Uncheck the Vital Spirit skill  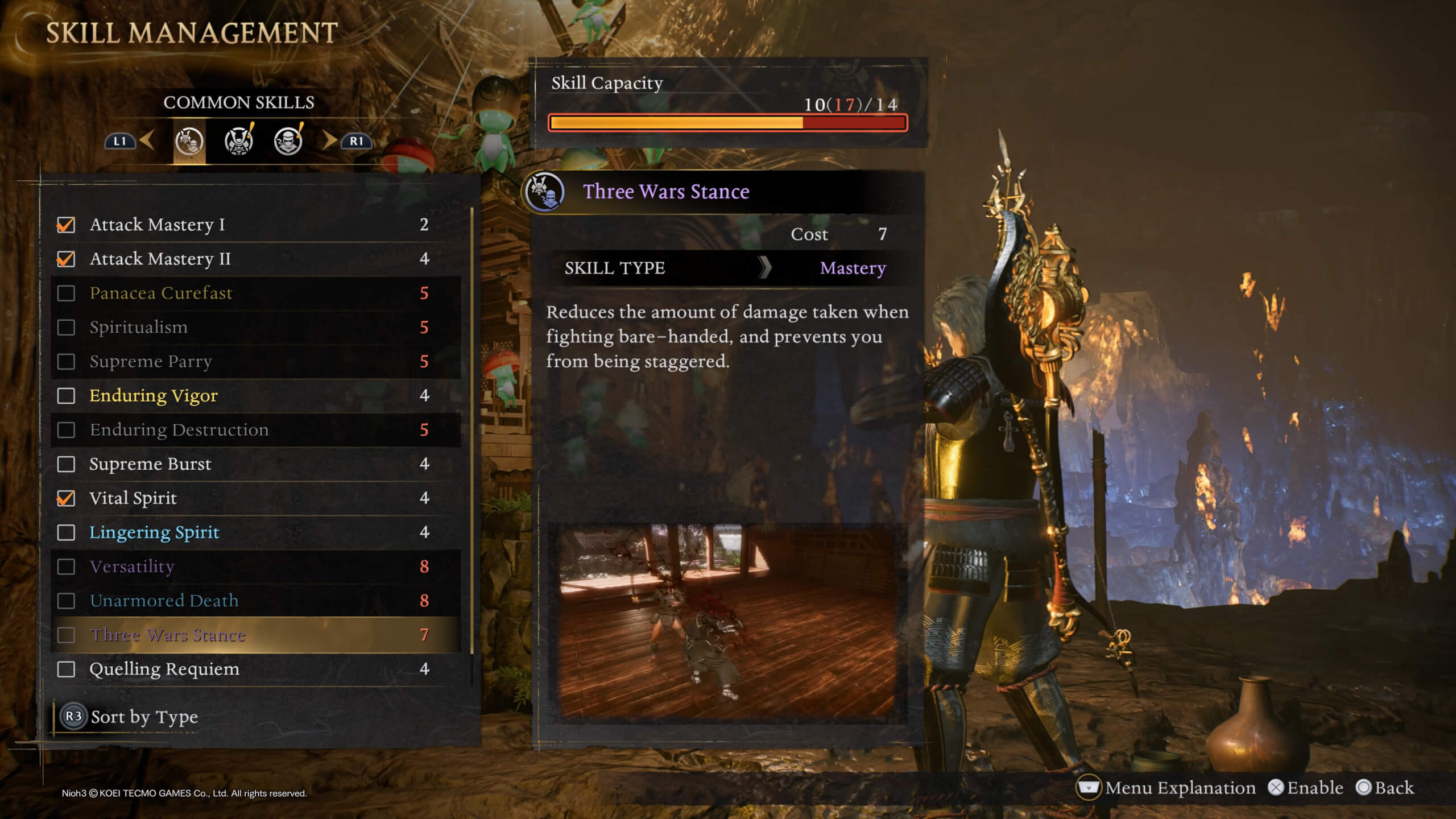click(x=67, y=498)
